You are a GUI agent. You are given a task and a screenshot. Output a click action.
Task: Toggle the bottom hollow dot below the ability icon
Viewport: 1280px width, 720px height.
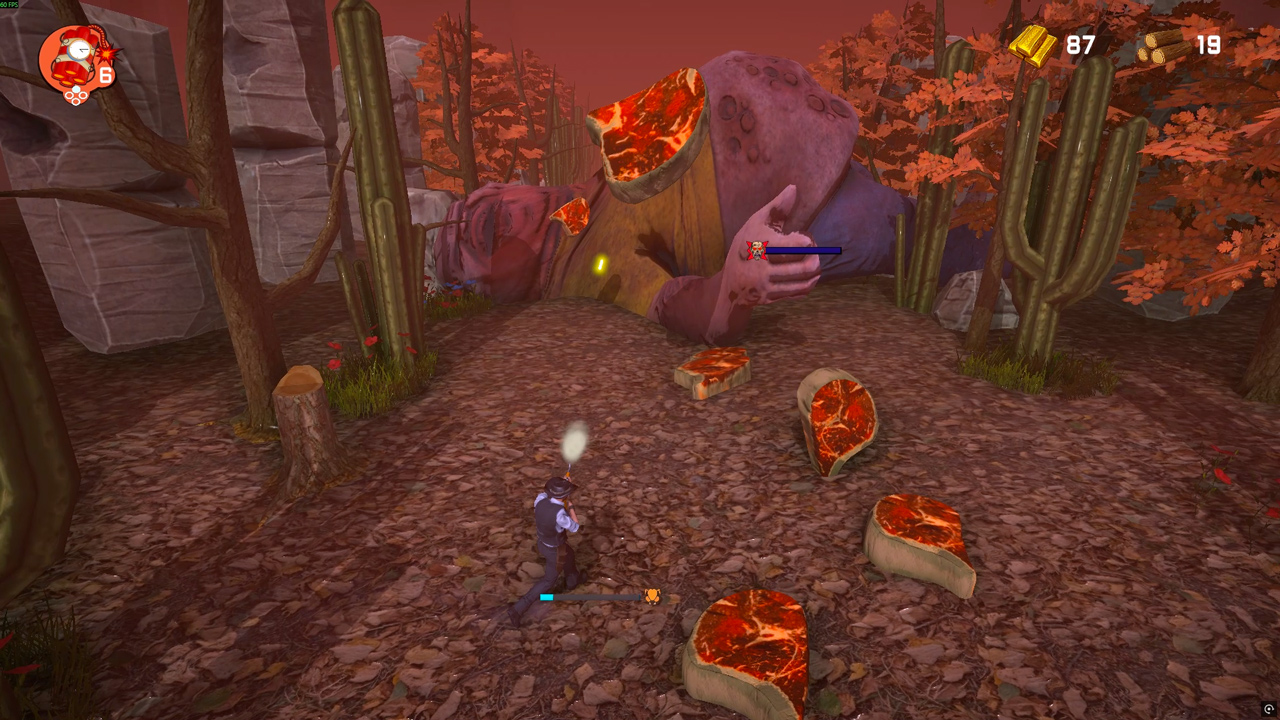pyautogui.click(x=76, y=100)
